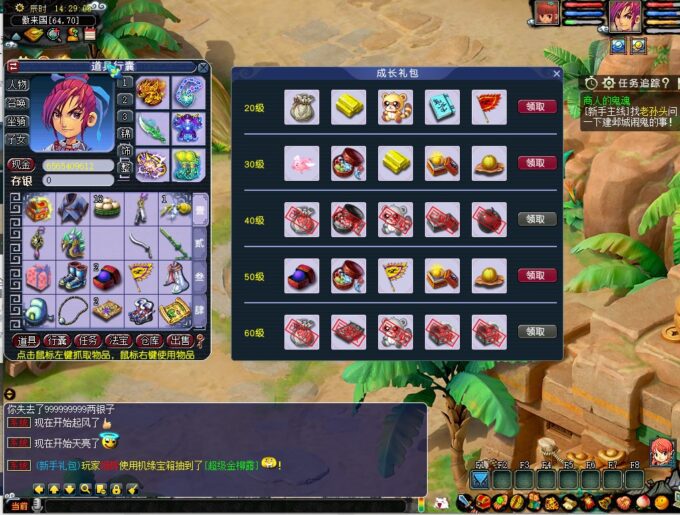Switch to the 人物 character tab
This screenshot has width=680, height=515.
[x=18, y=85]
